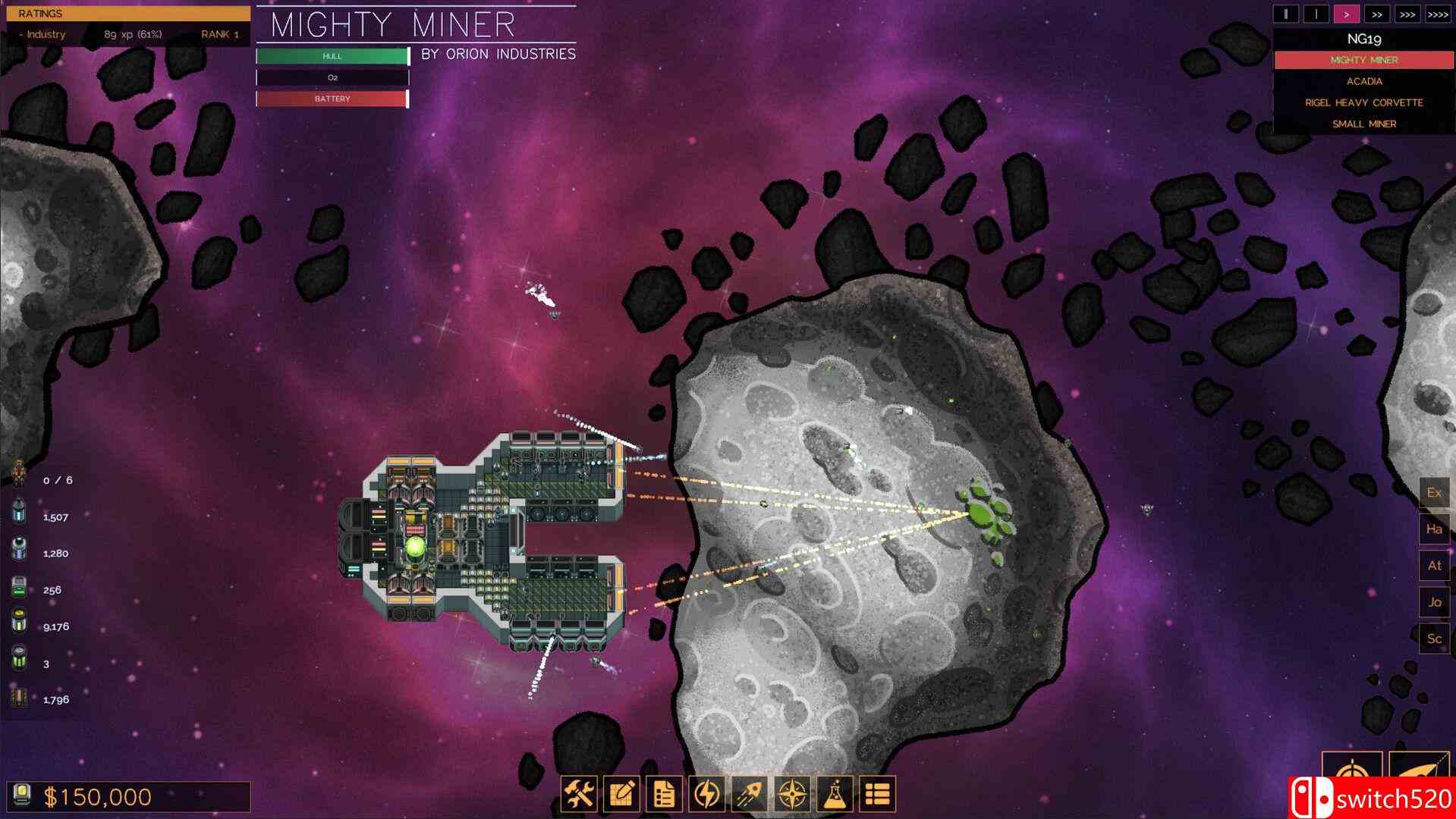Image resolution: width=1456 pixels, height=819 pixels.
Task: Open the build/construction tool with hammer and wrench icon
Action: tap(580, 794)
